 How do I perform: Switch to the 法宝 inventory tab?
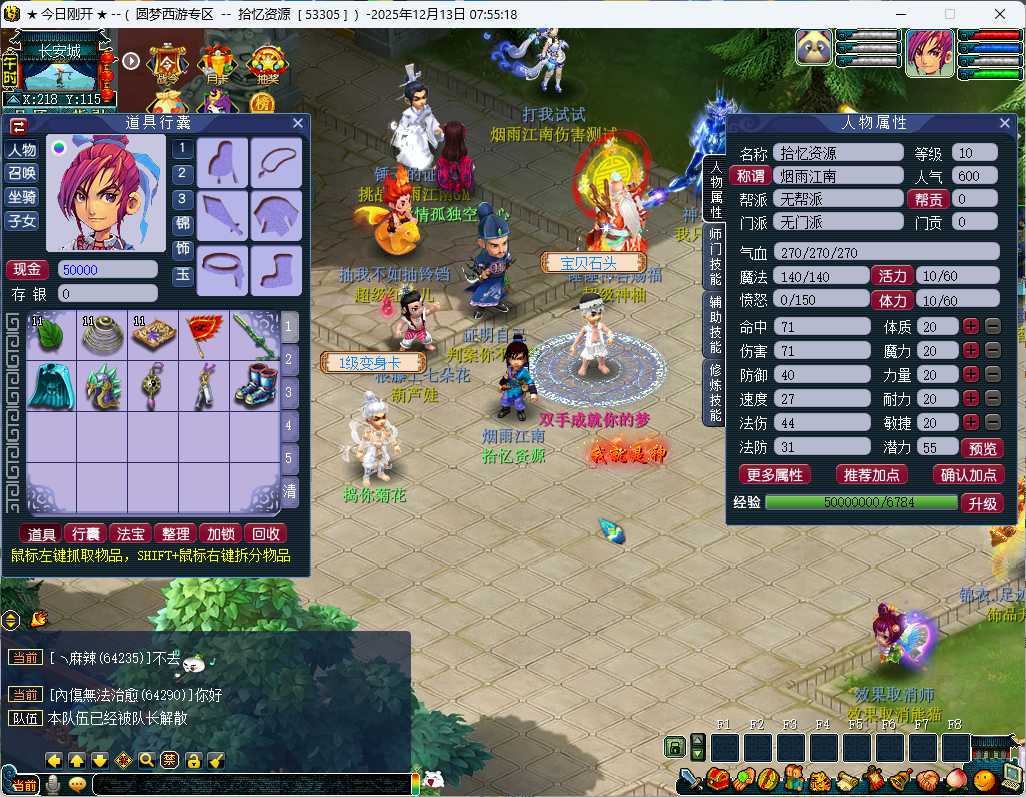131,534
